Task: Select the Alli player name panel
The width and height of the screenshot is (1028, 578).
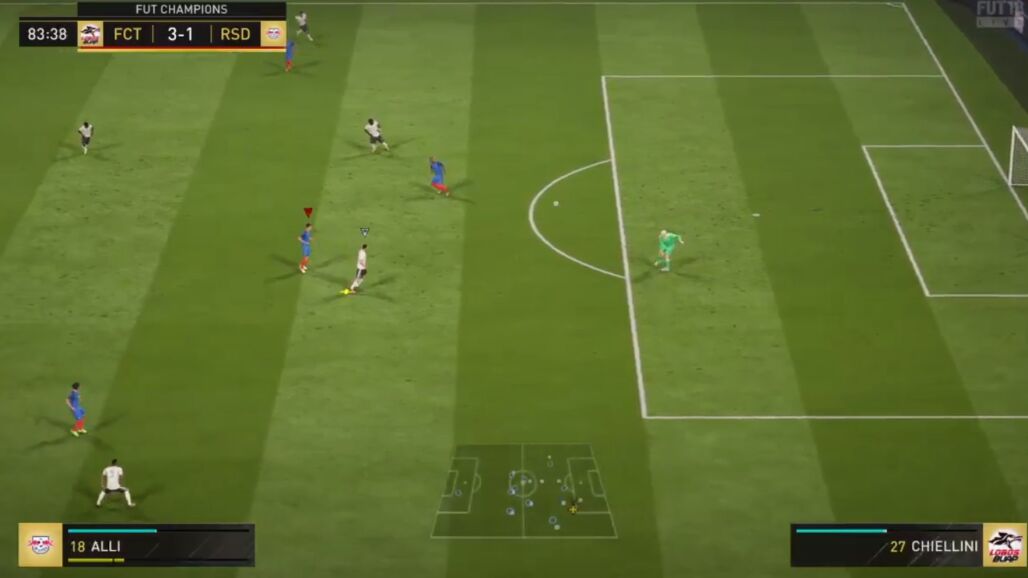Action: (158, 545)
